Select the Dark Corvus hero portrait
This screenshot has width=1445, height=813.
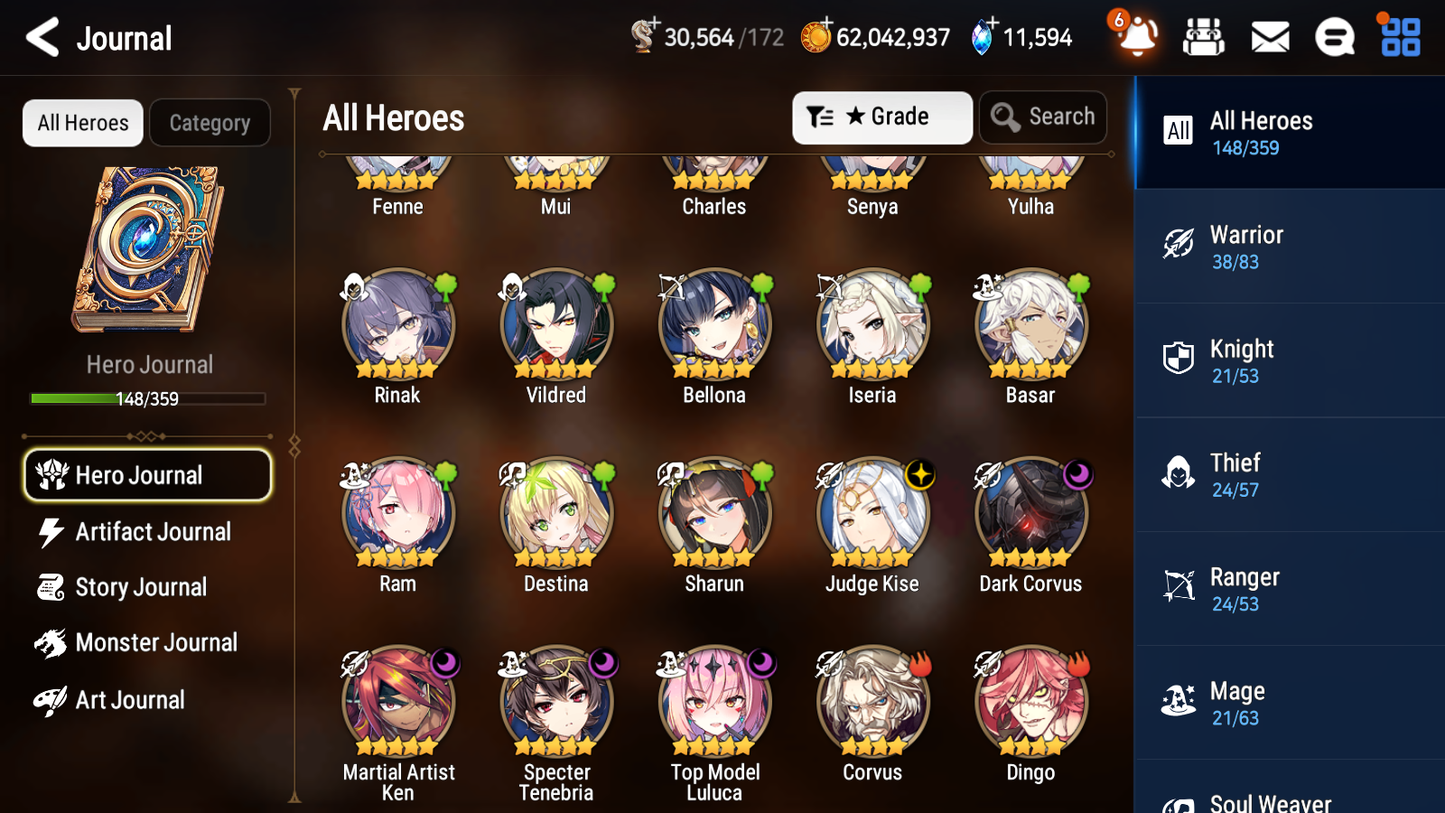pos(1031,512)
